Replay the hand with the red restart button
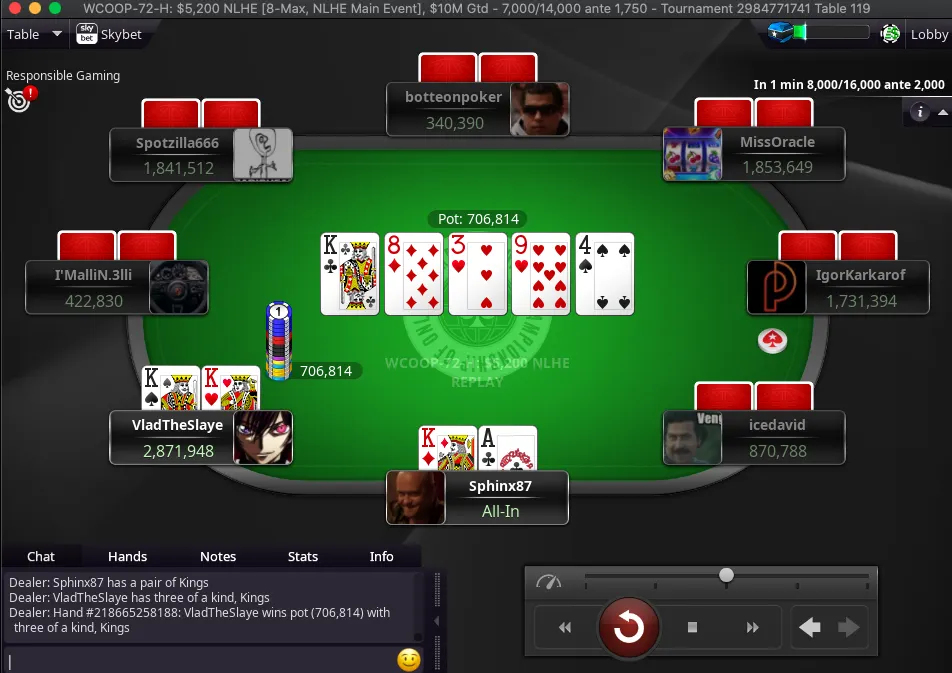The image size is (952, 673). [628, 627]
